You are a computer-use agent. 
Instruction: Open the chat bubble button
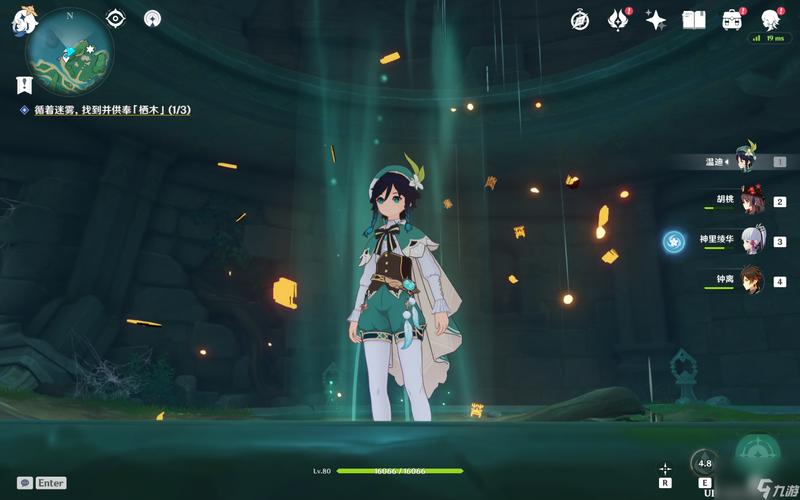(x=25, y=483)
